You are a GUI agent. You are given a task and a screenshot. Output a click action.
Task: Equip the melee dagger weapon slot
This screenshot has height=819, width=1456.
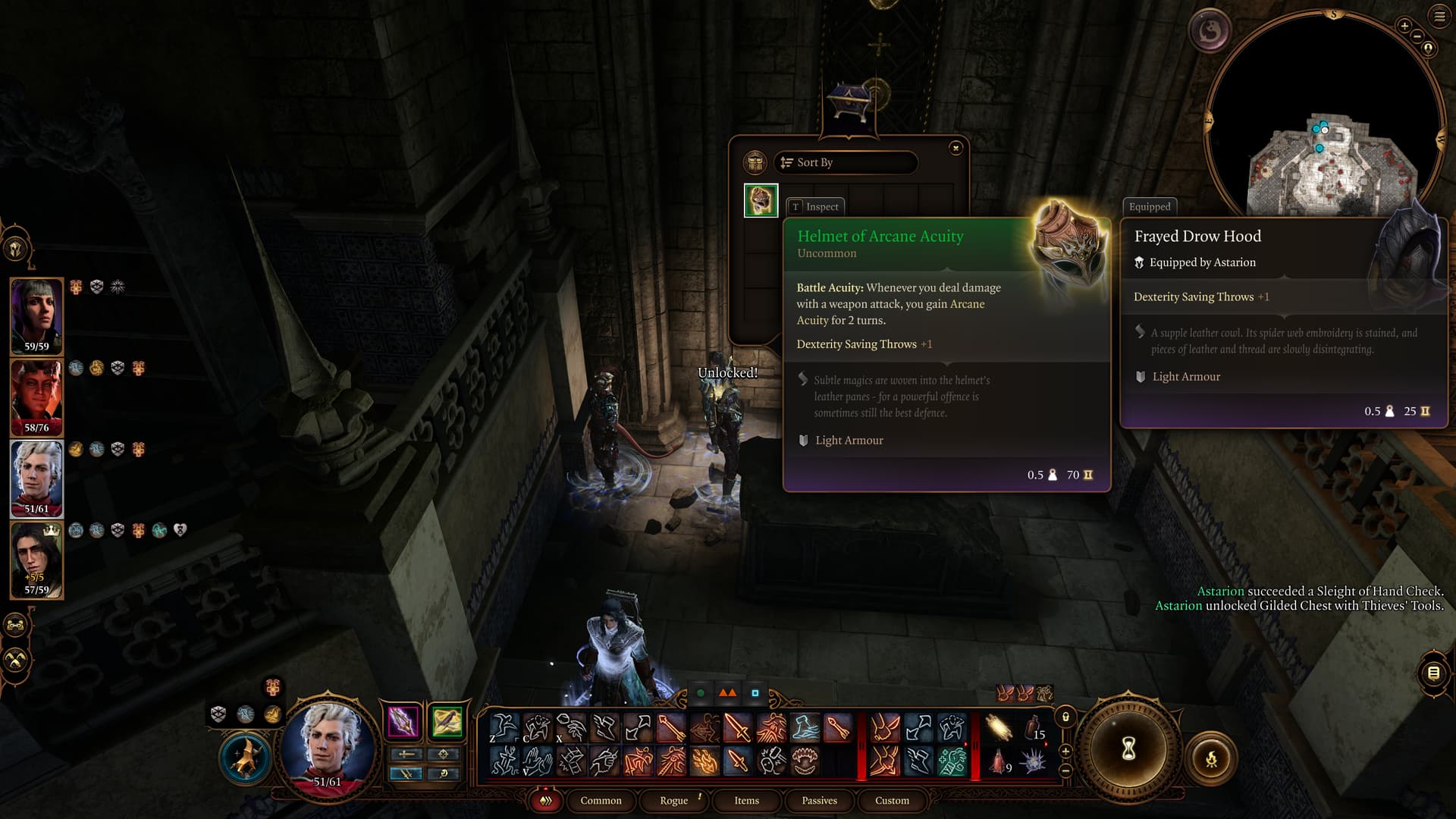[403, 721]
